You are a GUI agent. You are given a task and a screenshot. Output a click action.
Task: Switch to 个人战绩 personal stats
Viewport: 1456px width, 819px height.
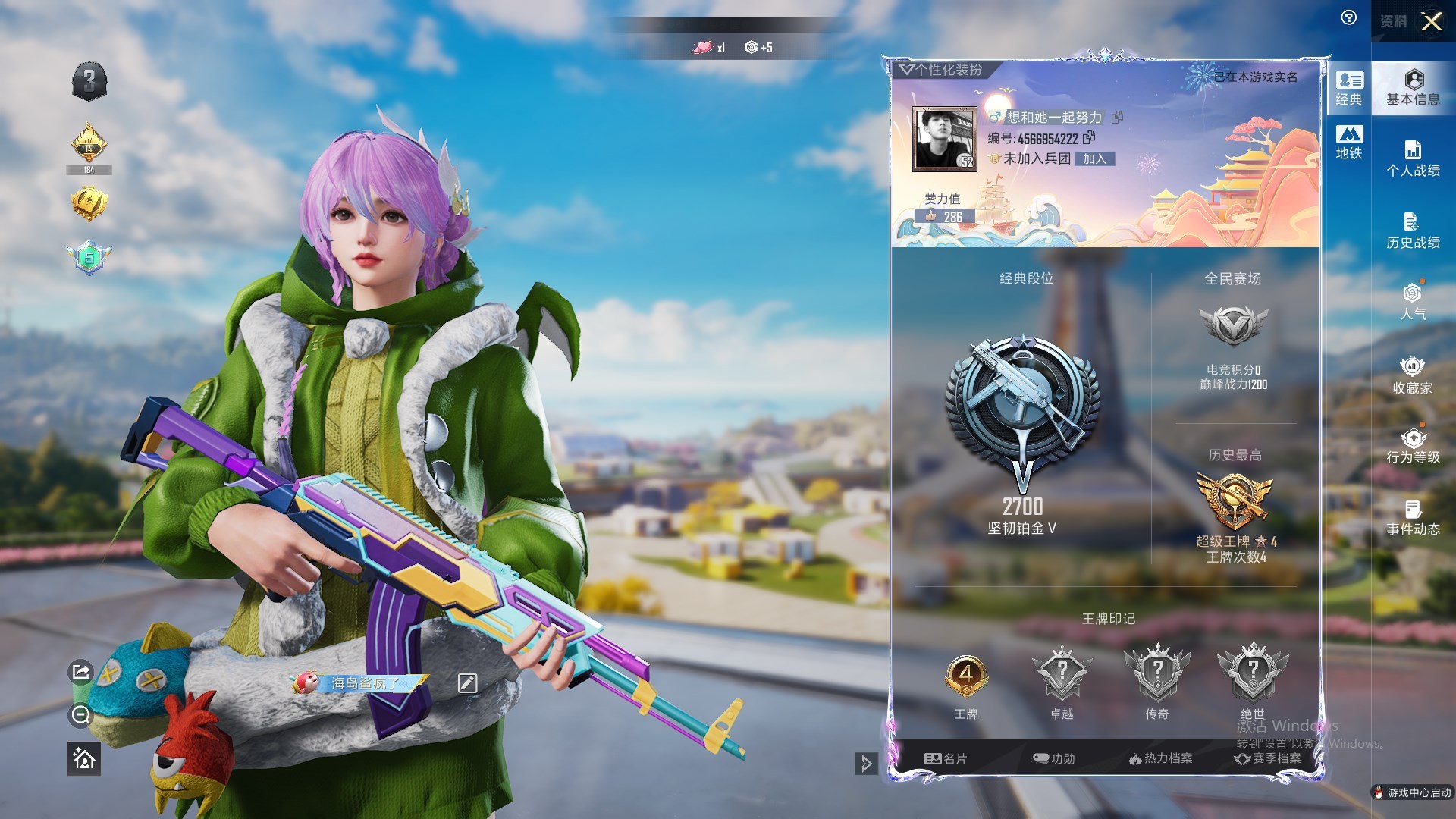[1413, 159]
